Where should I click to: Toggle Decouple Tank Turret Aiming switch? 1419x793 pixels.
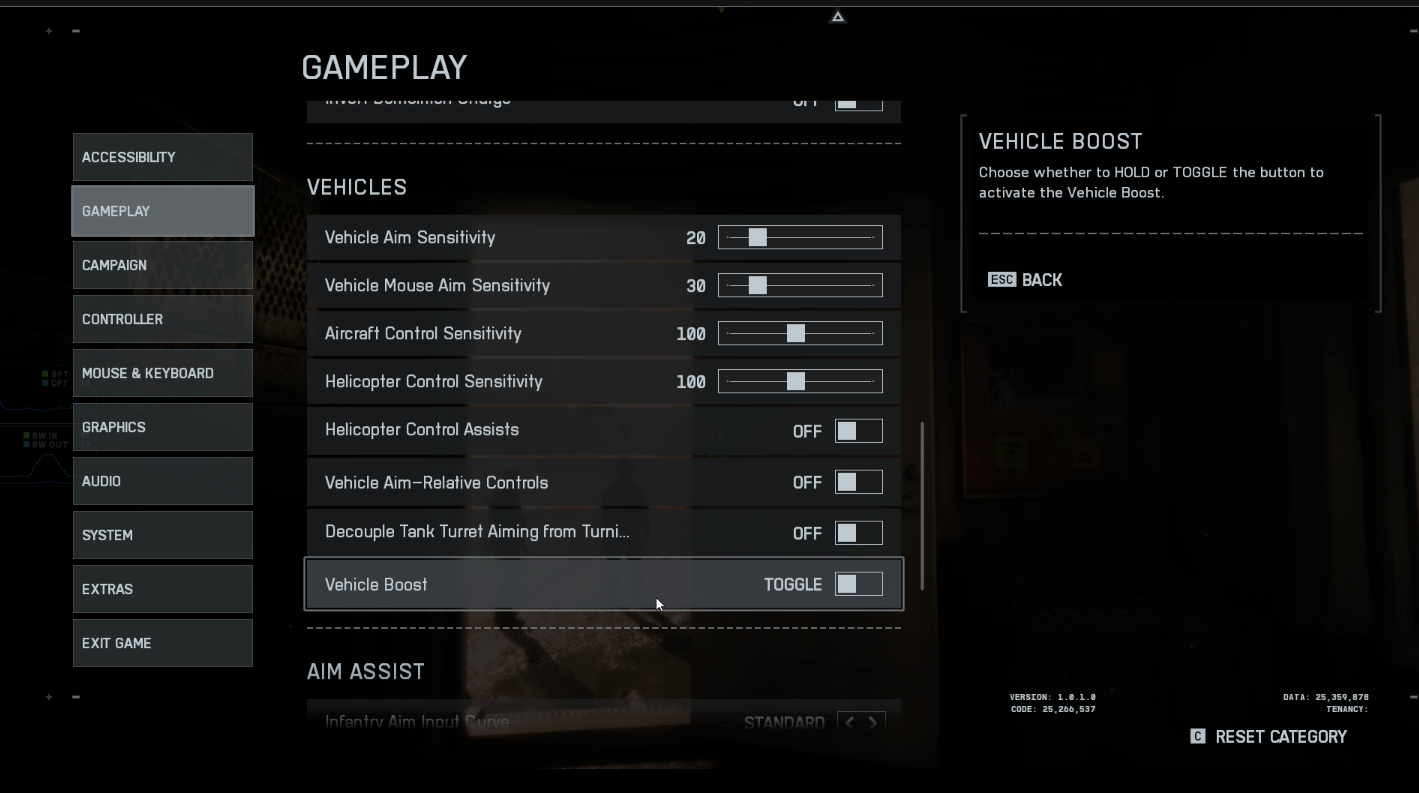coord(858,533)
